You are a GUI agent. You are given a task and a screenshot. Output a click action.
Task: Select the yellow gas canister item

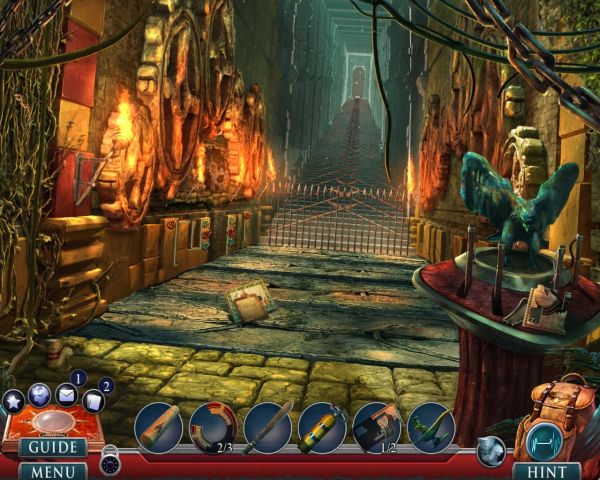[322, 426]
